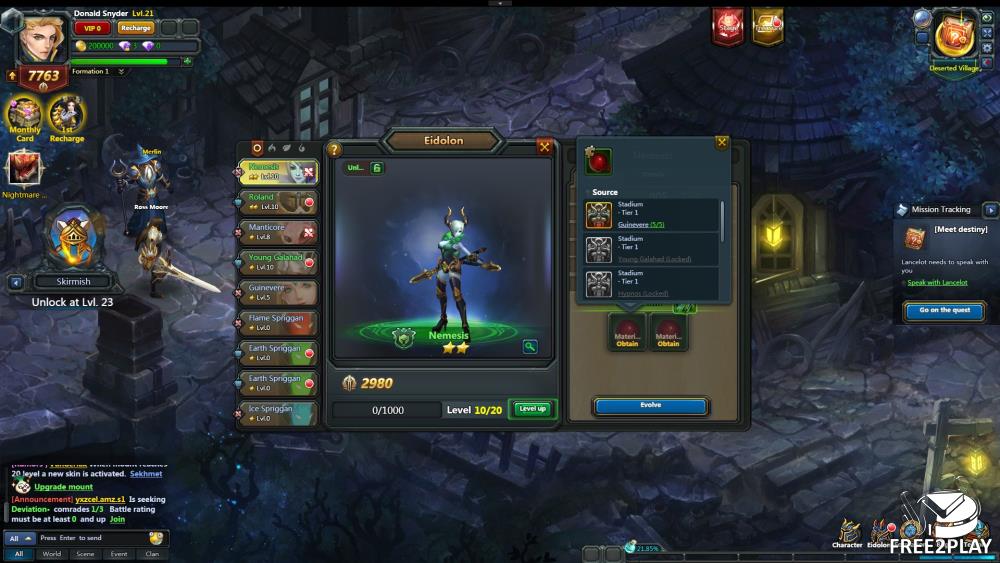Choose Manticore from the eidolon list
1000x563 pixels.
click(278, 232)
